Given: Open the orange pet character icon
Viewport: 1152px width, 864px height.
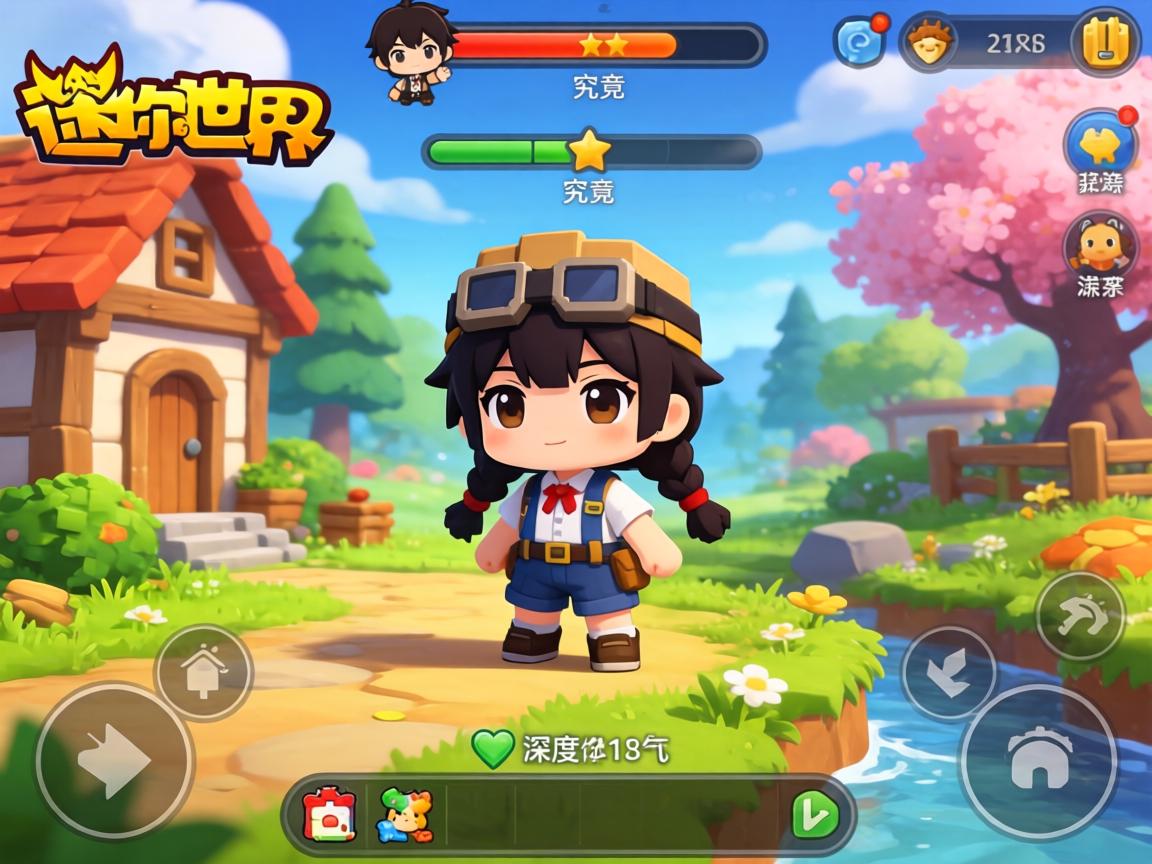Looking at the screenshot, I should click(x=1100, y=245).
